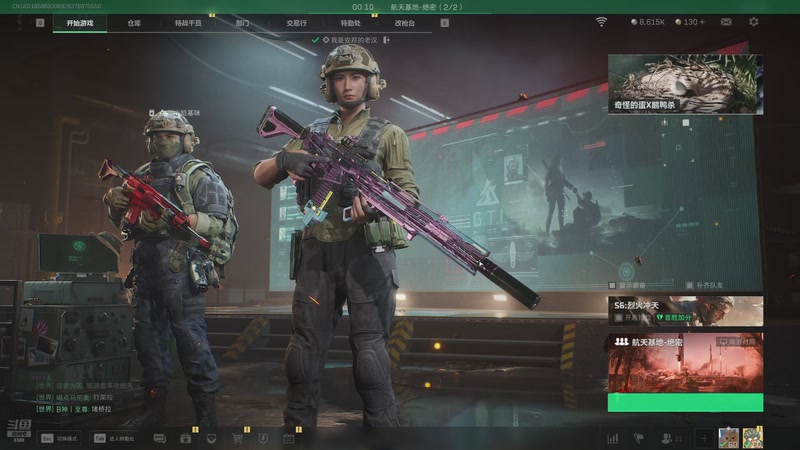Open the chat bubble icon
Viewport: 800px width, 450px height.
[160, 438]
